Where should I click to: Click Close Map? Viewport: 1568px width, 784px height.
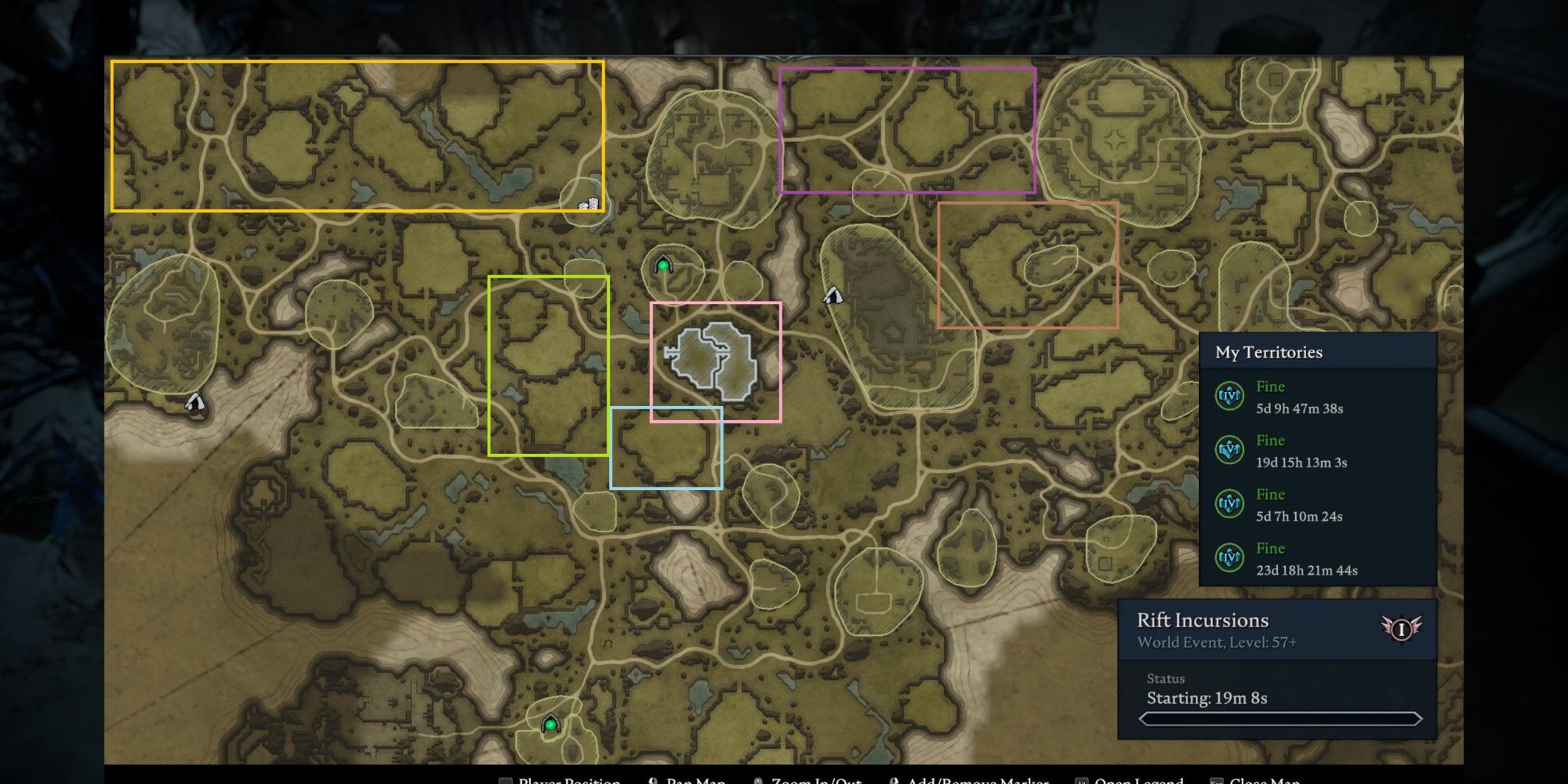[1218, 780]
